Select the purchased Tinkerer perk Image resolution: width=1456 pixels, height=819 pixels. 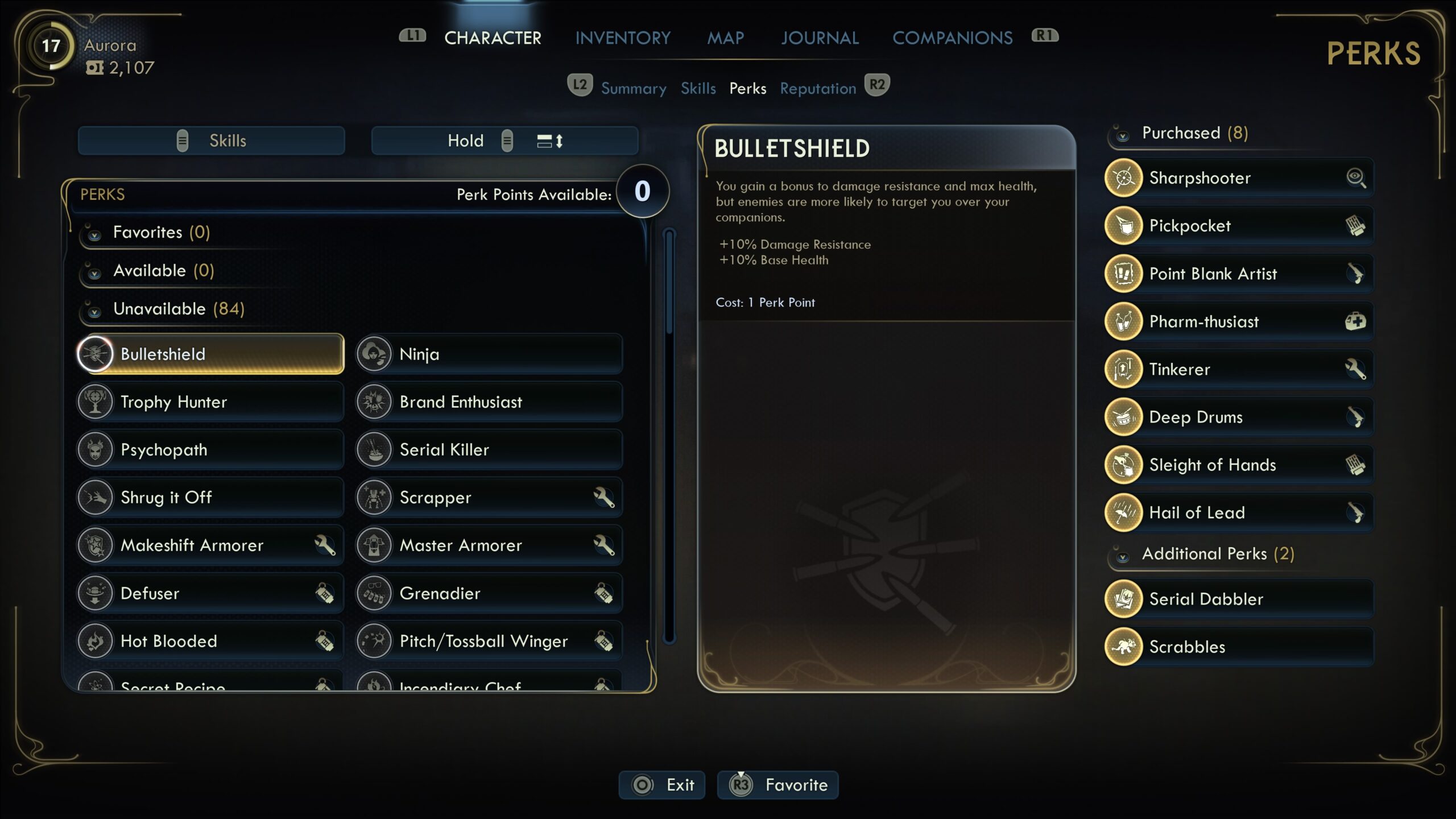coord(1239,370)
